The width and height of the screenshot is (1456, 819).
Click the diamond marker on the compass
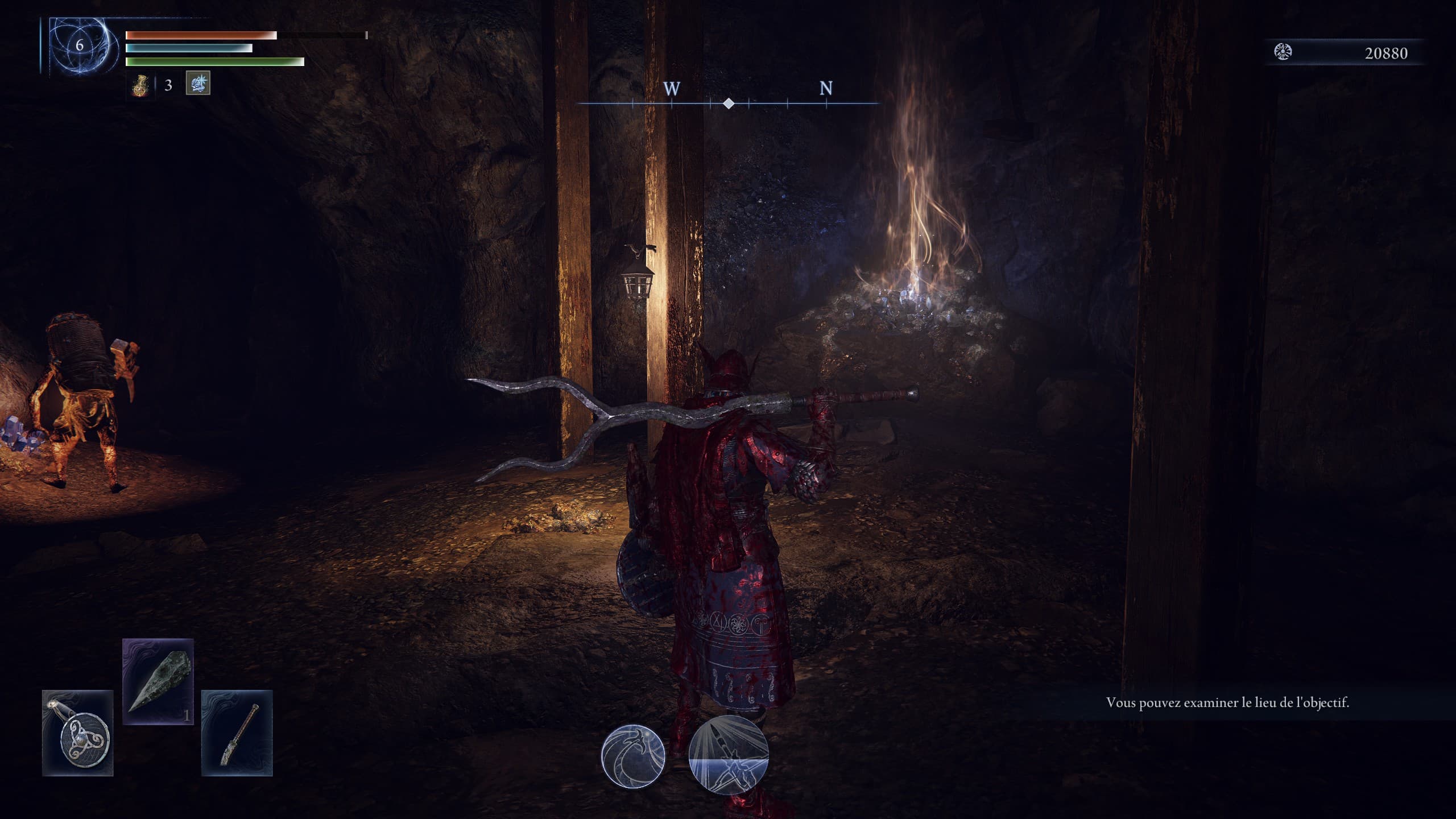[x=729, y=104]
